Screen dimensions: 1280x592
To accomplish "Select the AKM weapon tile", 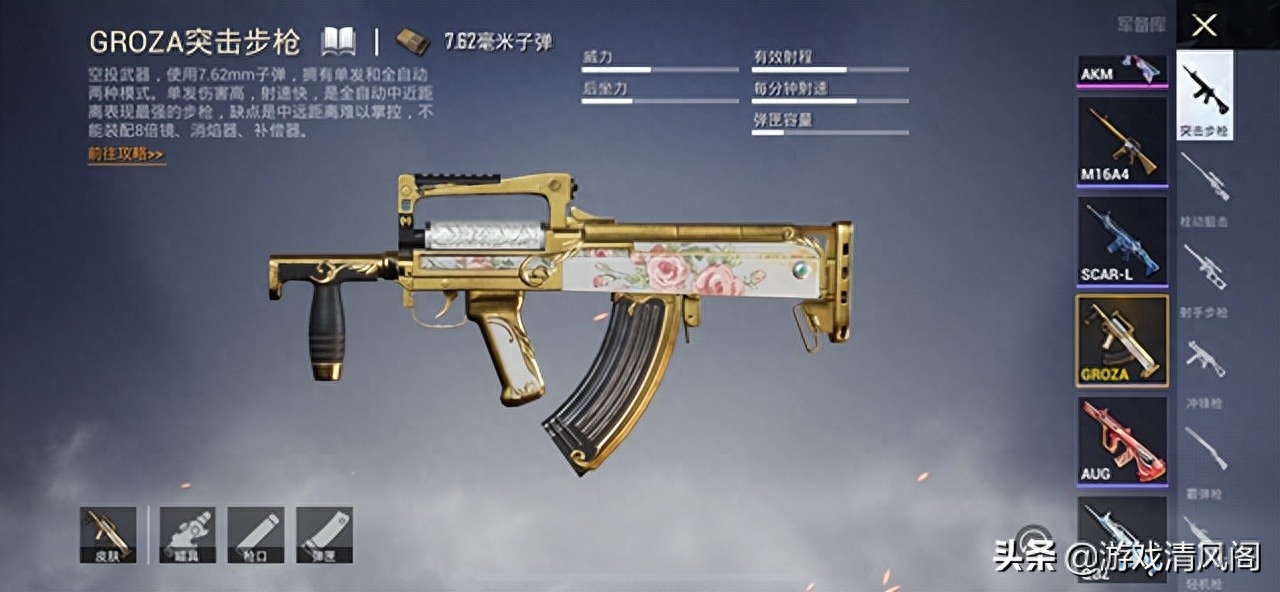I will (x=1121, y=70).
